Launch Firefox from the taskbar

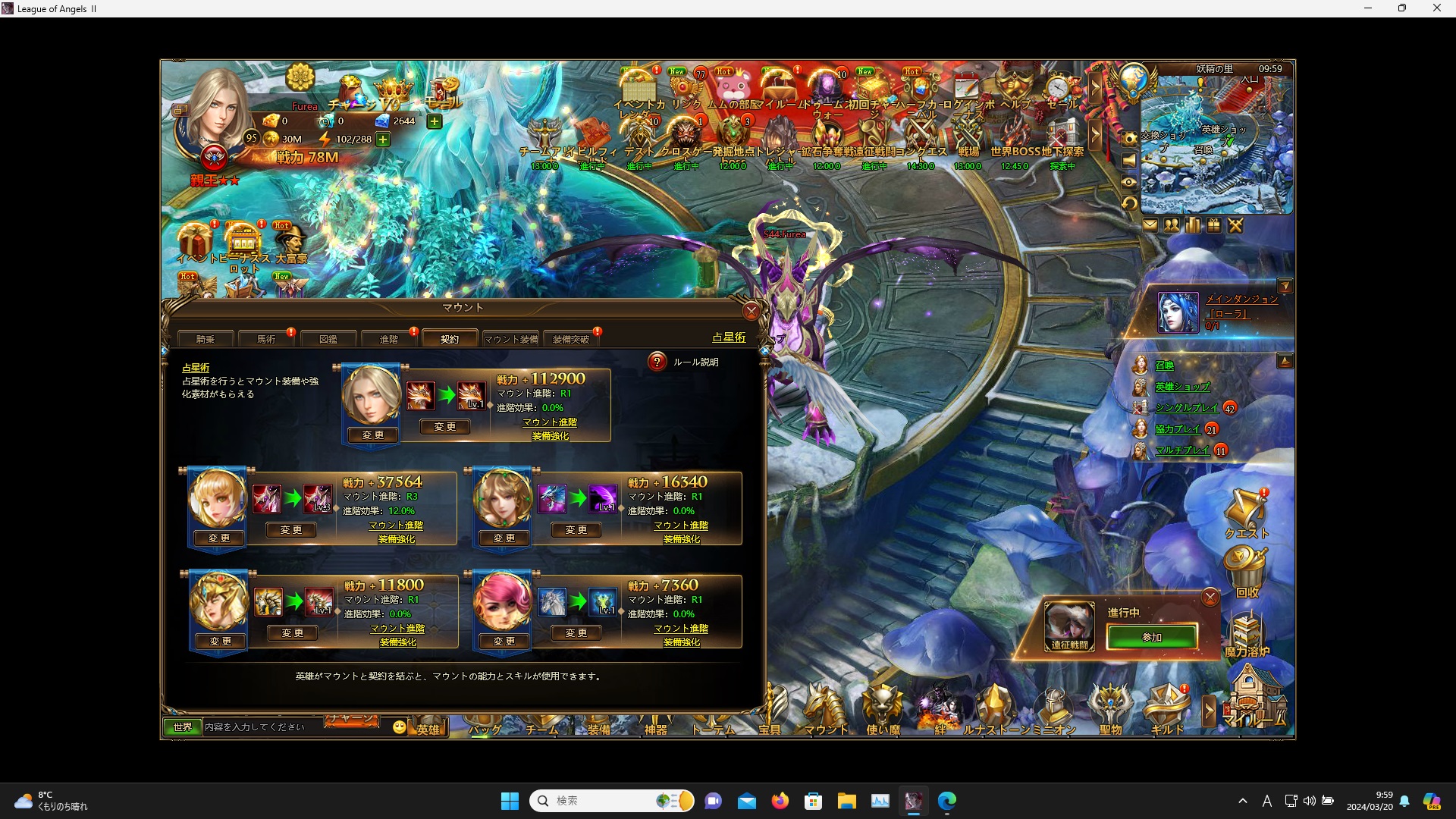pyautogui.click(x=780, y=800)
